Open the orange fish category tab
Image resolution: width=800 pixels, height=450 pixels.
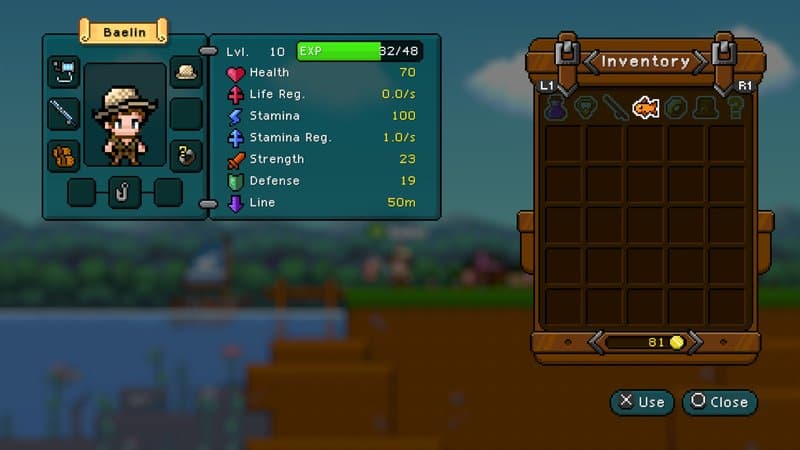(x=646, y=107)
